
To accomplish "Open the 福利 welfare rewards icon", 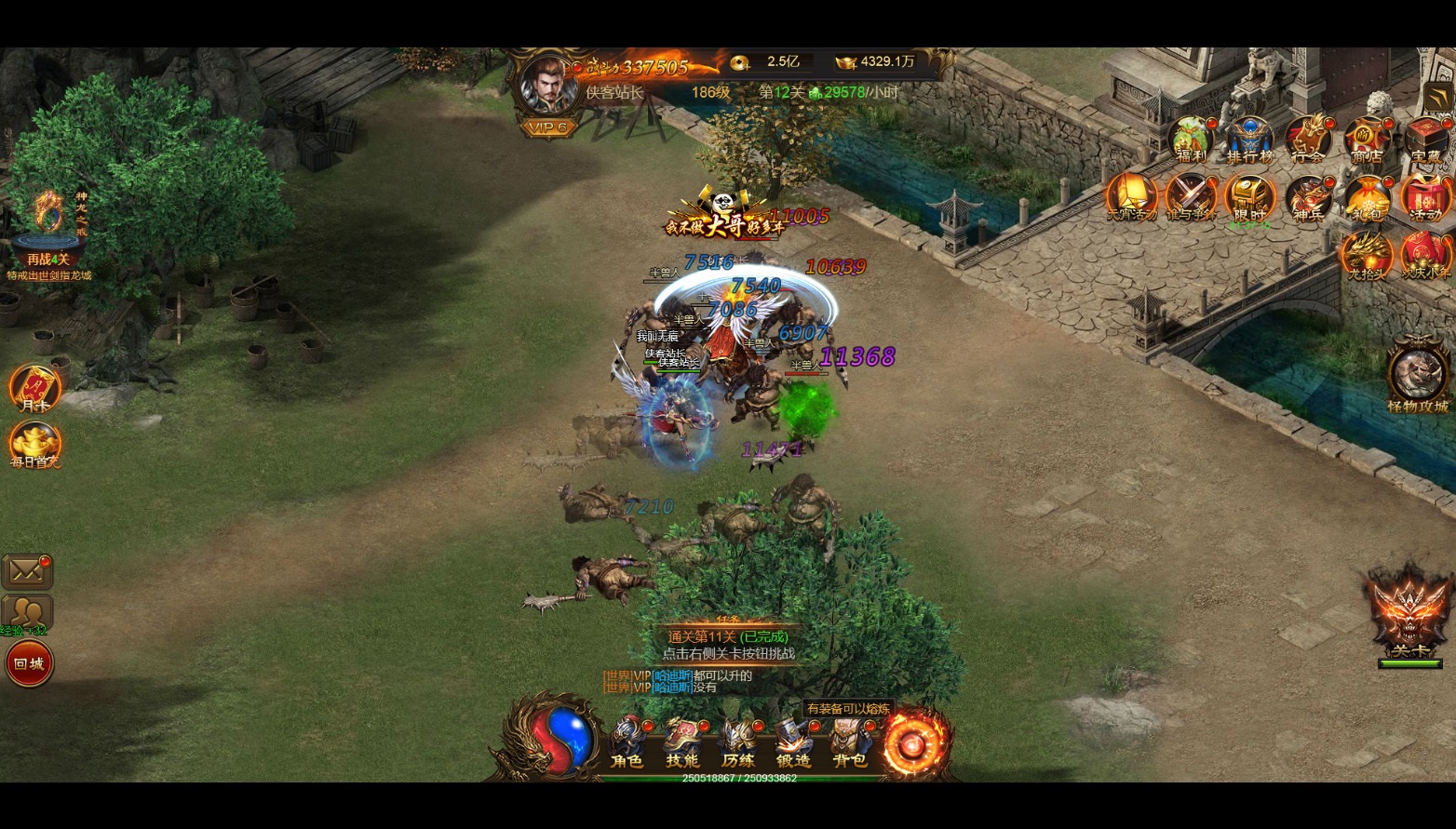I will point(1191,140).
